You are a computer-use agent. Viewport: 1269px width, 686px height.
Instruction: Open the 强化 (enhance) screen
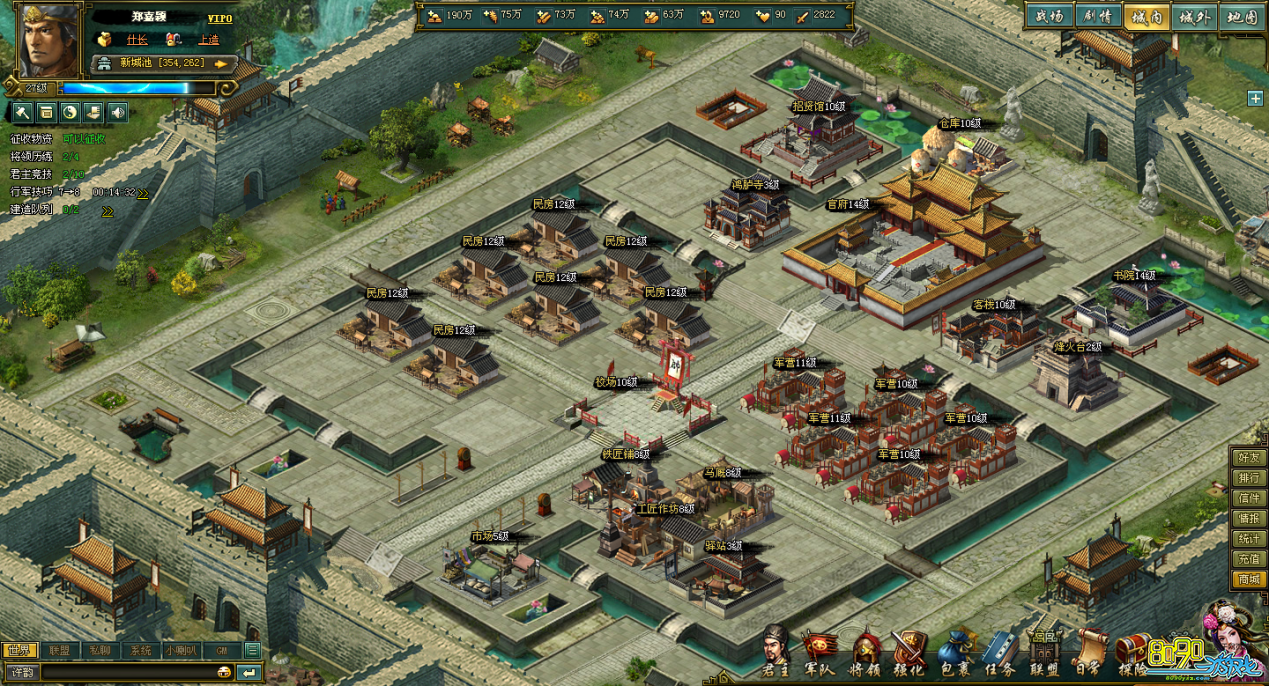coord(909,652)
